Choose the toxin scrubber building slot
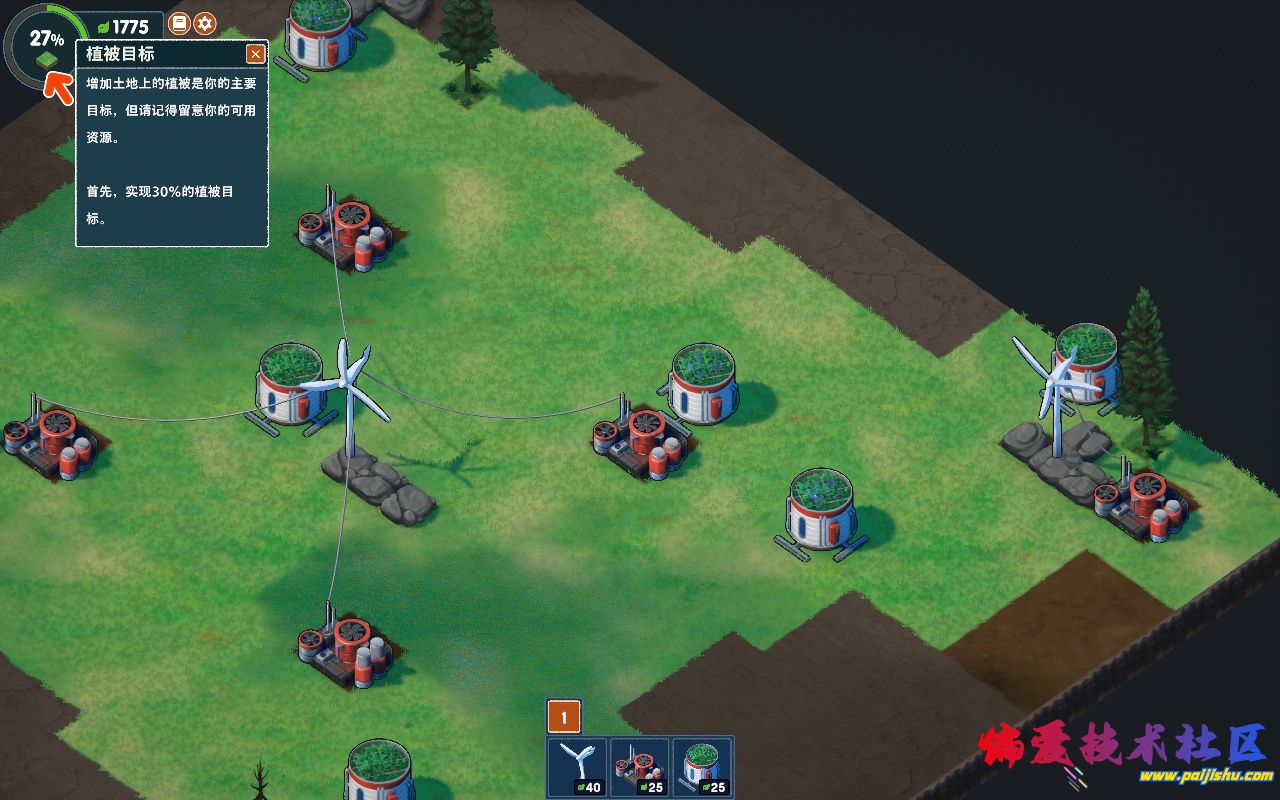The width and height of the screenshot is (1280, 800). (640, 768)
